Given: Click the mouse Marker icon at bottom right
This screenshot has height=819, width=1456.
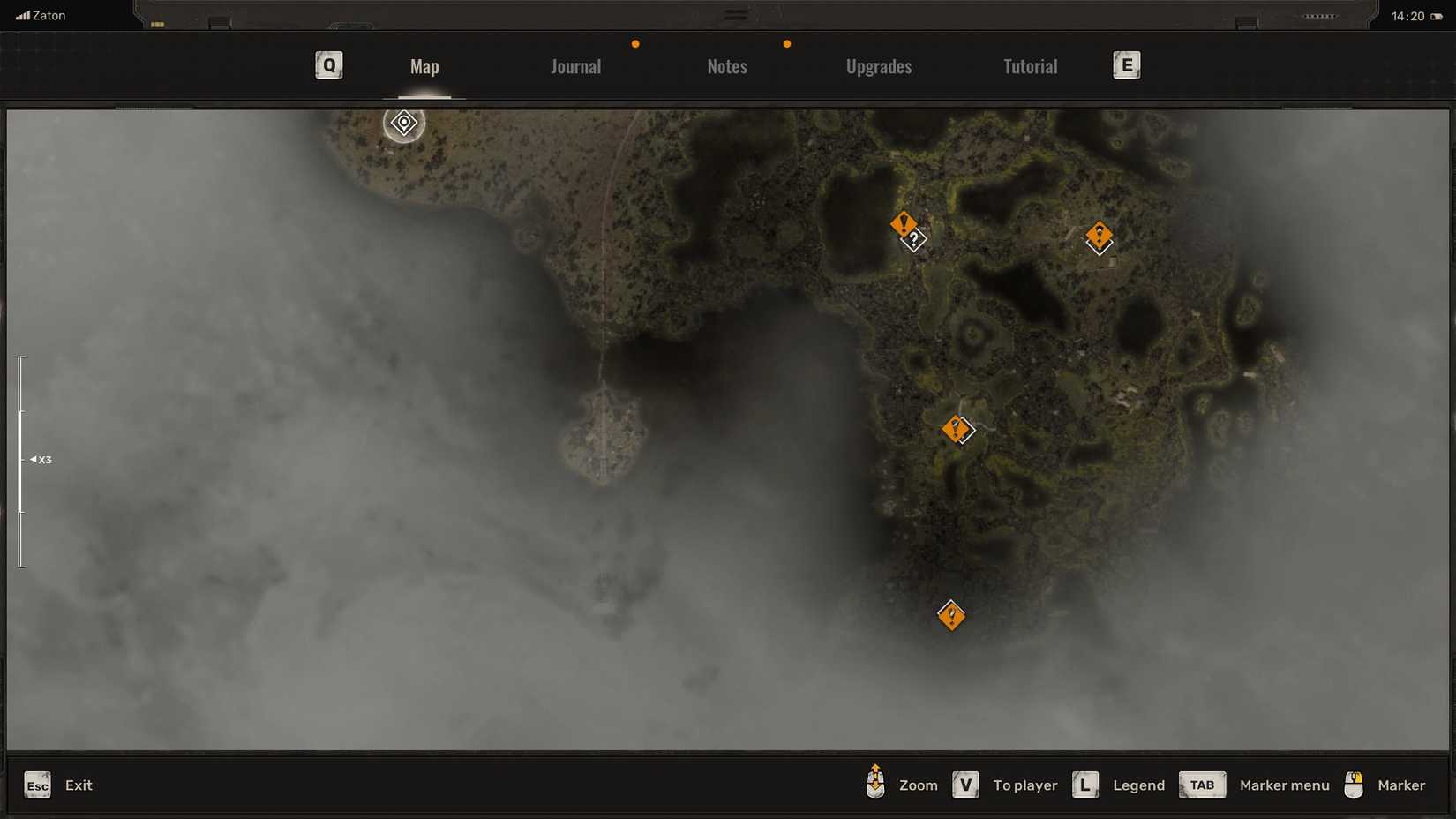Looking at the screenshot, I should [x=1354, y=784].
